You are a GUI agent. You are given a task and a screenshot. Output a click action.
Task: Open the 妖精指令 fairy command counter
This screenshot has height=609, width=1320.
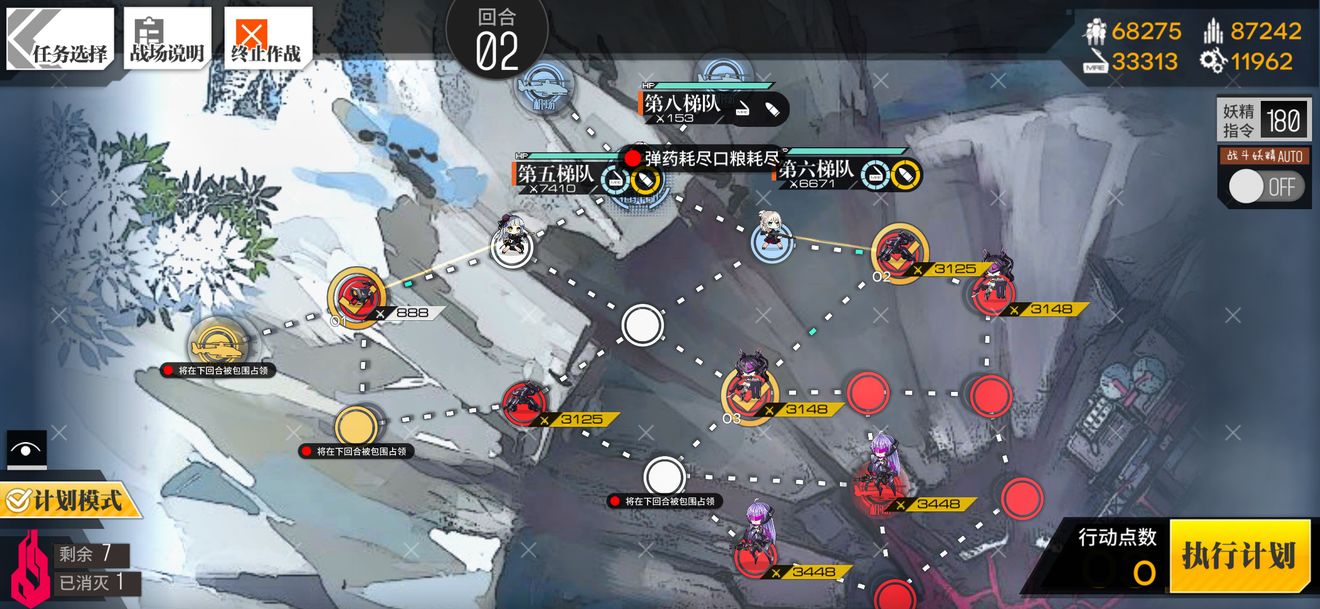tap(1262, 121)
